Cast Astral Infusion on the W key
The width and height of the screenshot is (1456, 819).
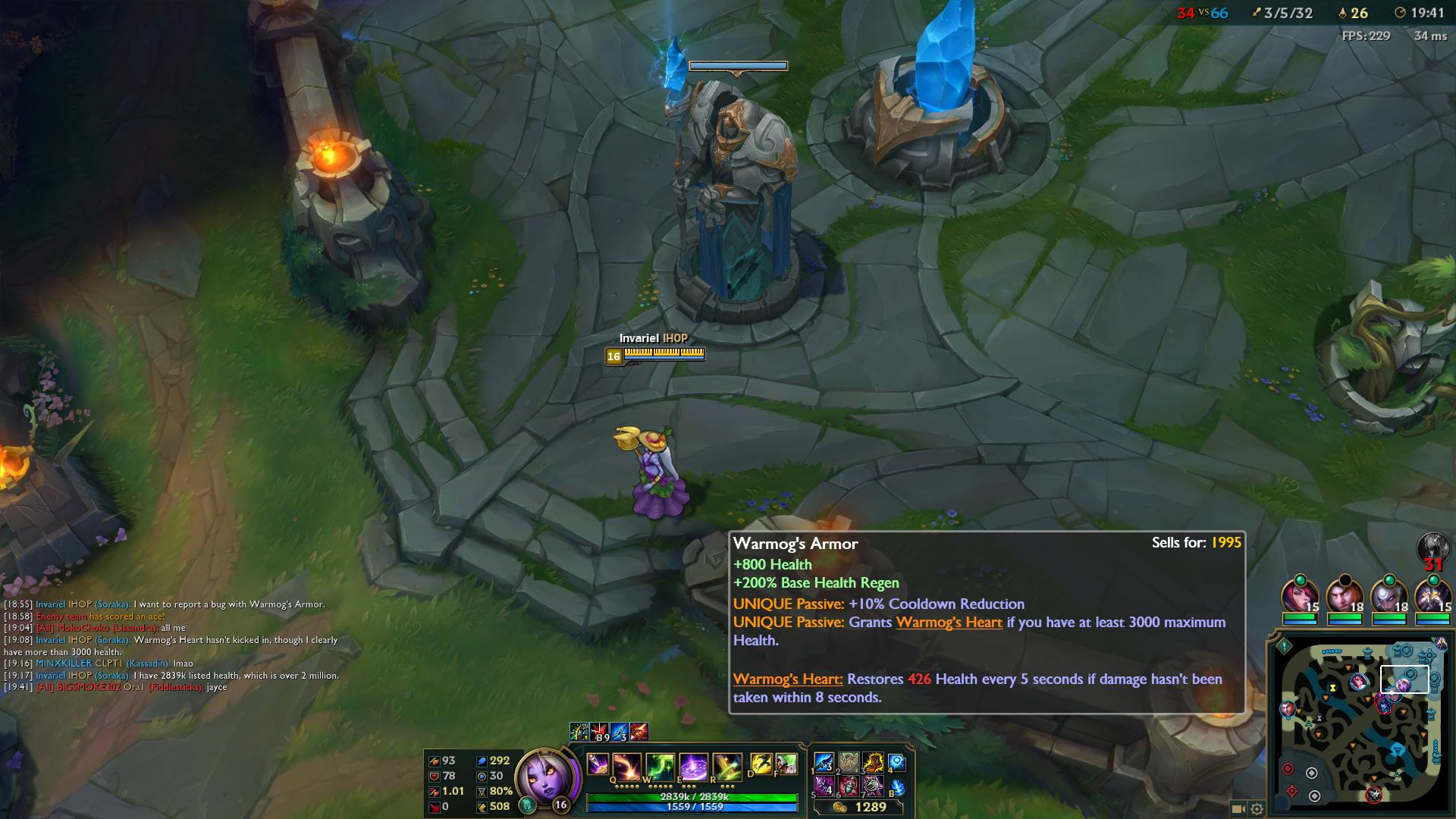(660, 766)
